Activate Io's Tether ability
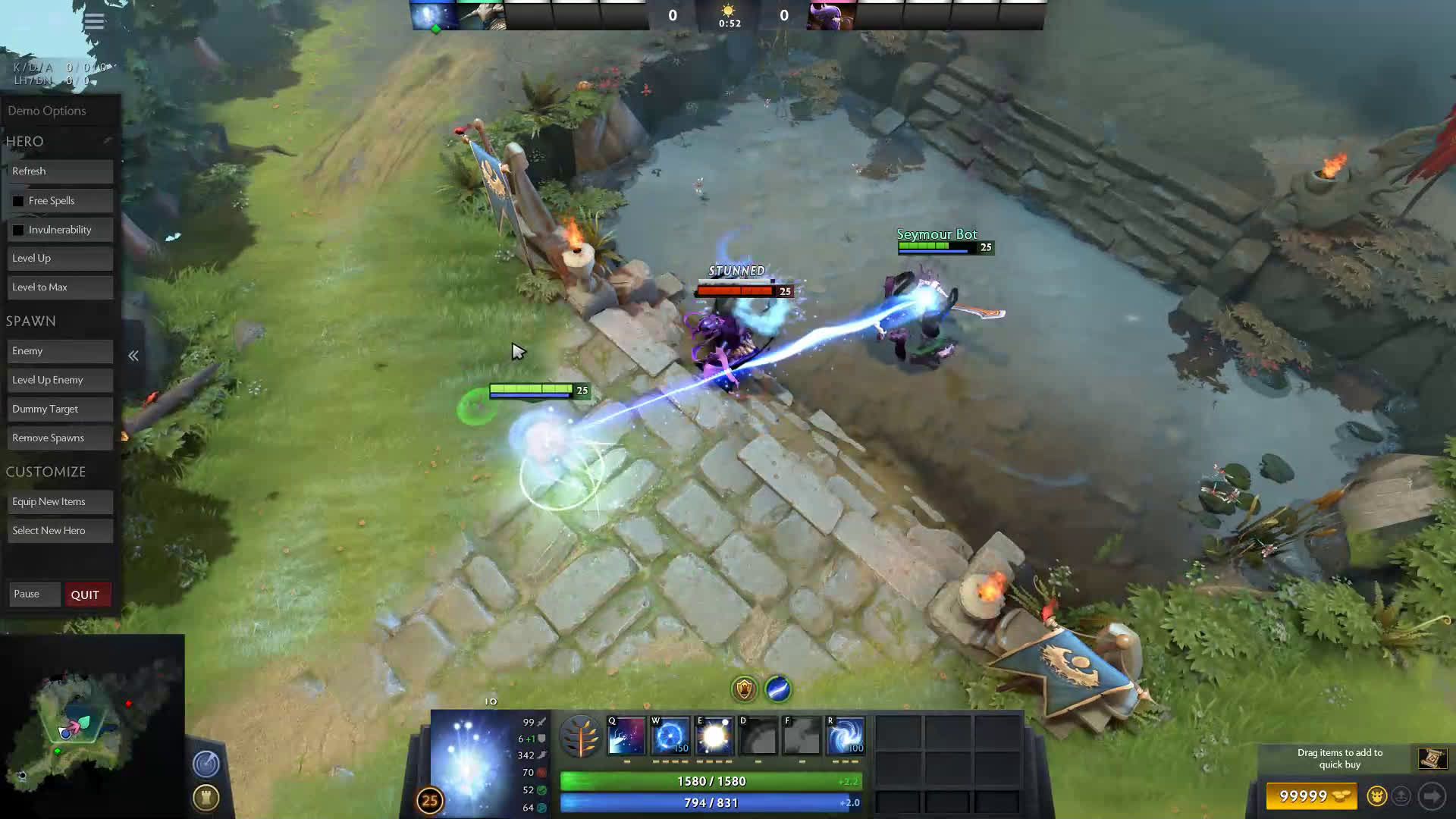The height and width of the screenshot is (819, 1456). tap(626, 736)
